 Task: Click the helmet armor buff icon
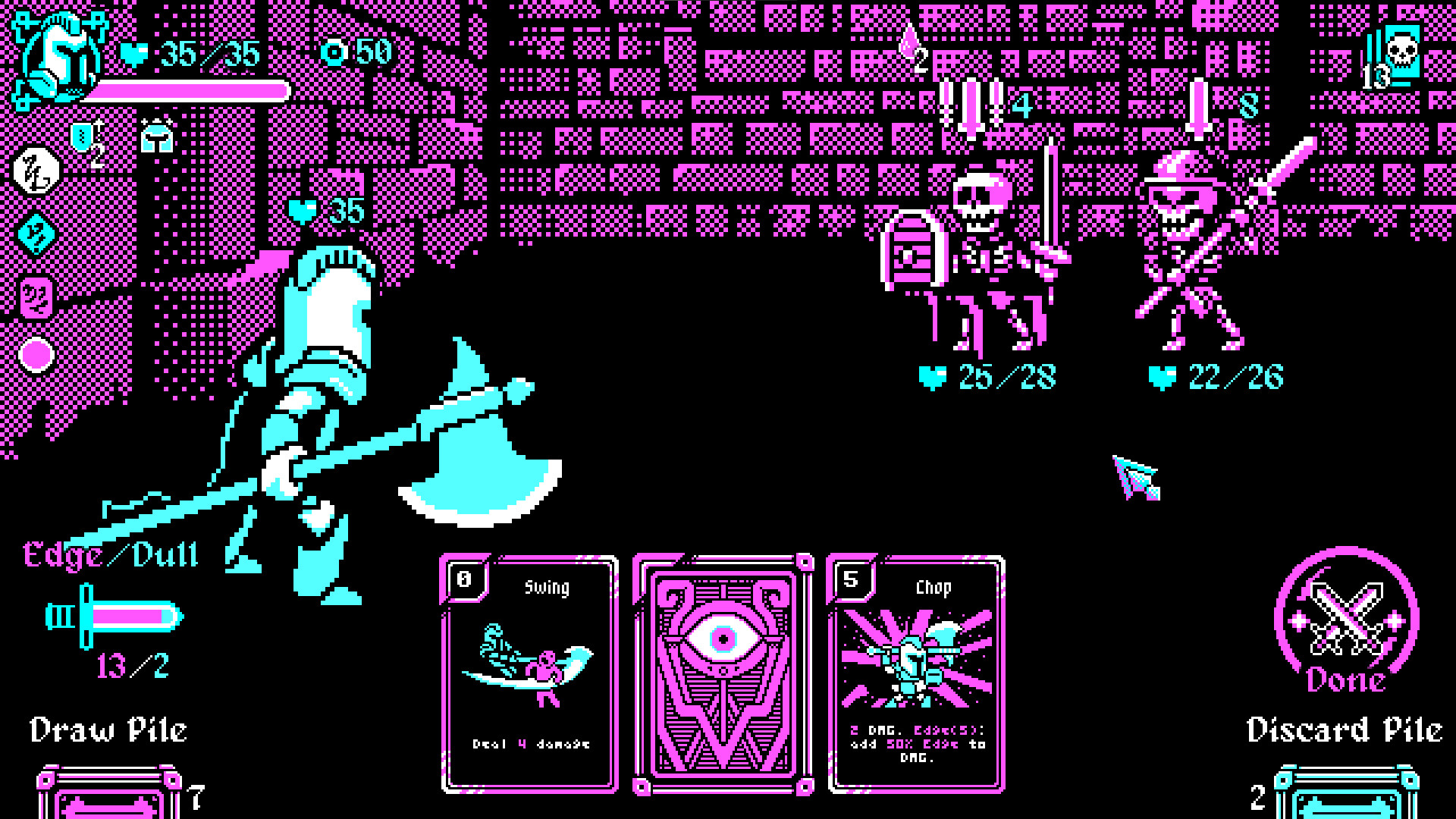[x=157, y=135]
